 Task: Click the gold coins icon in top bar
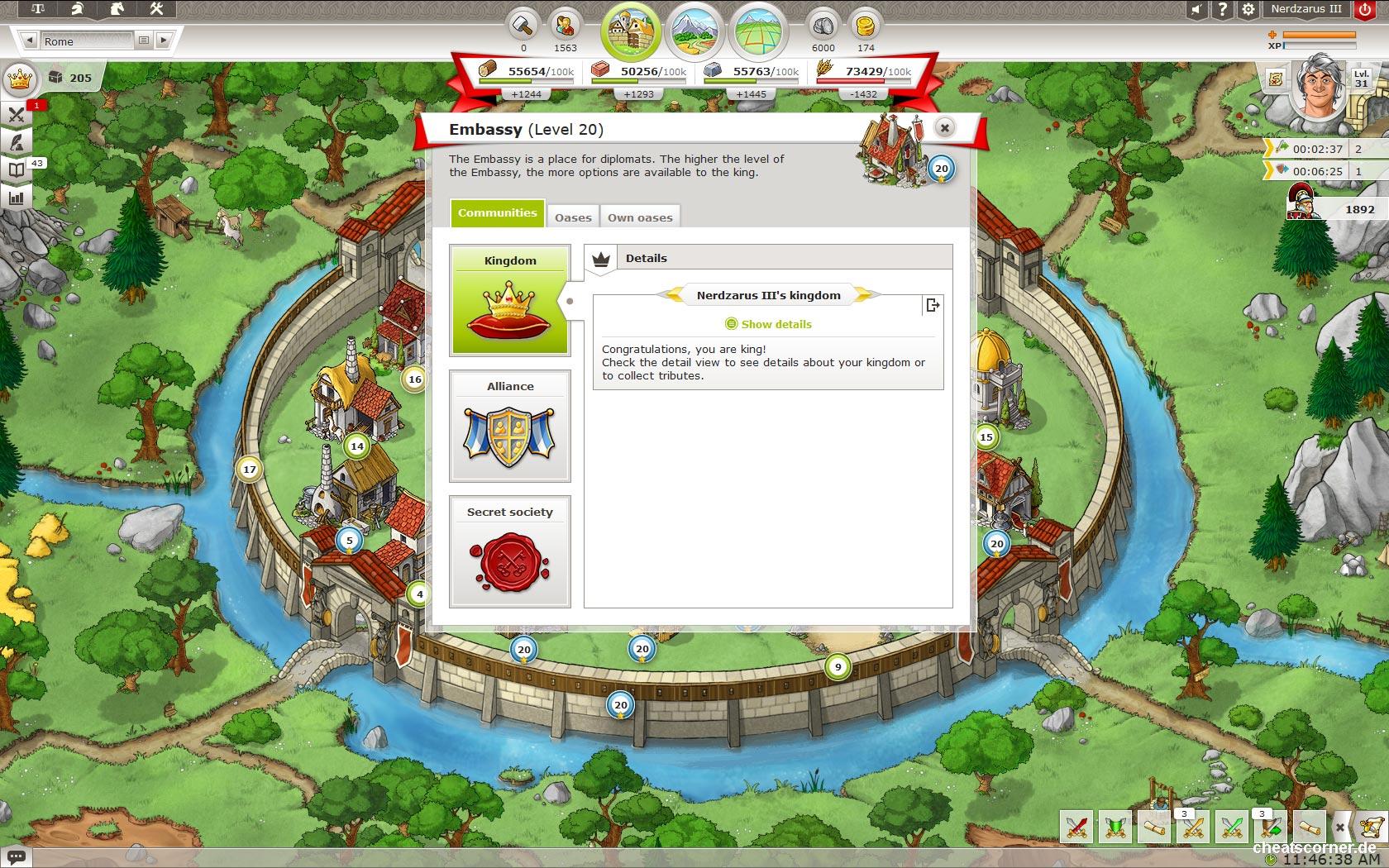(x=865, y=25)
